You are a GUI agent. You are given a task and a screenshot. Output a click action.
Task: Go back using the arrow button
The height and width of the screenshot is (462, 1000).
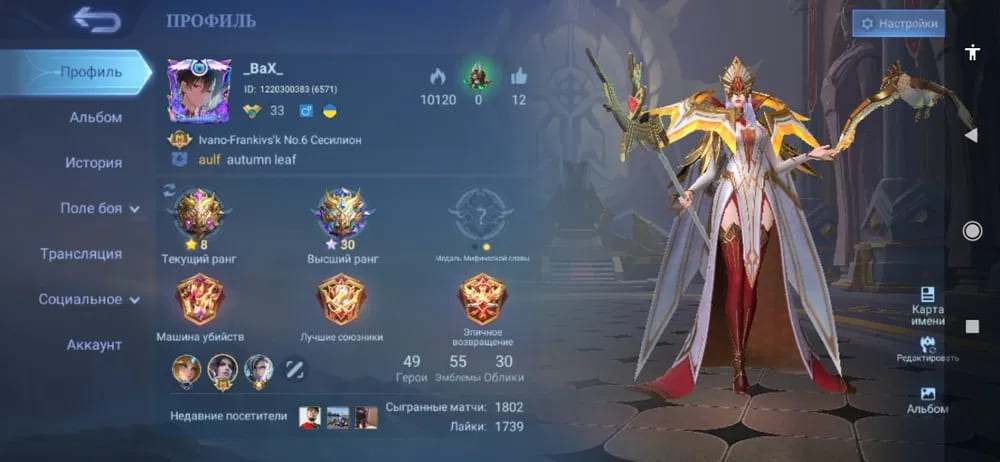[x=96, y=19]
